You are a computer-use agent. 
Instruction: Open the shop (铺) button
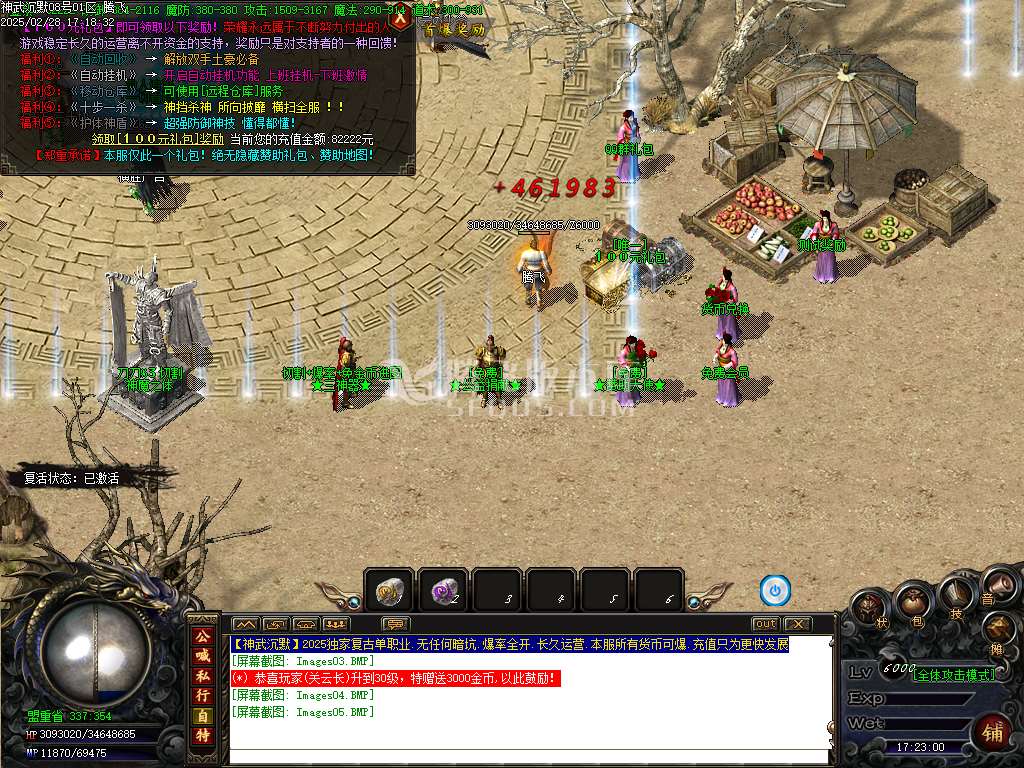coord(991,732)
